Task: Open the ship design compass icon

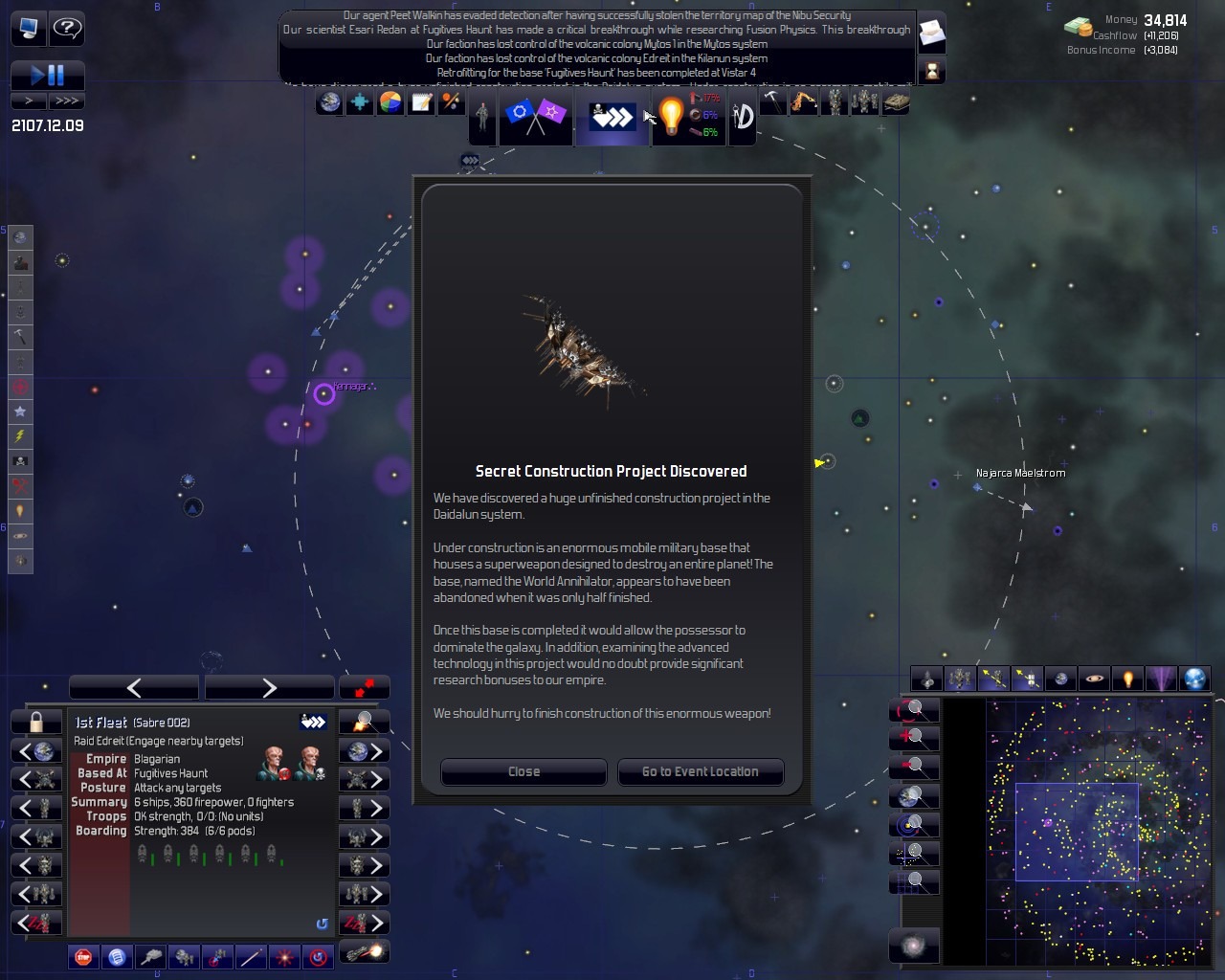Action: click(x=743, y=117)
